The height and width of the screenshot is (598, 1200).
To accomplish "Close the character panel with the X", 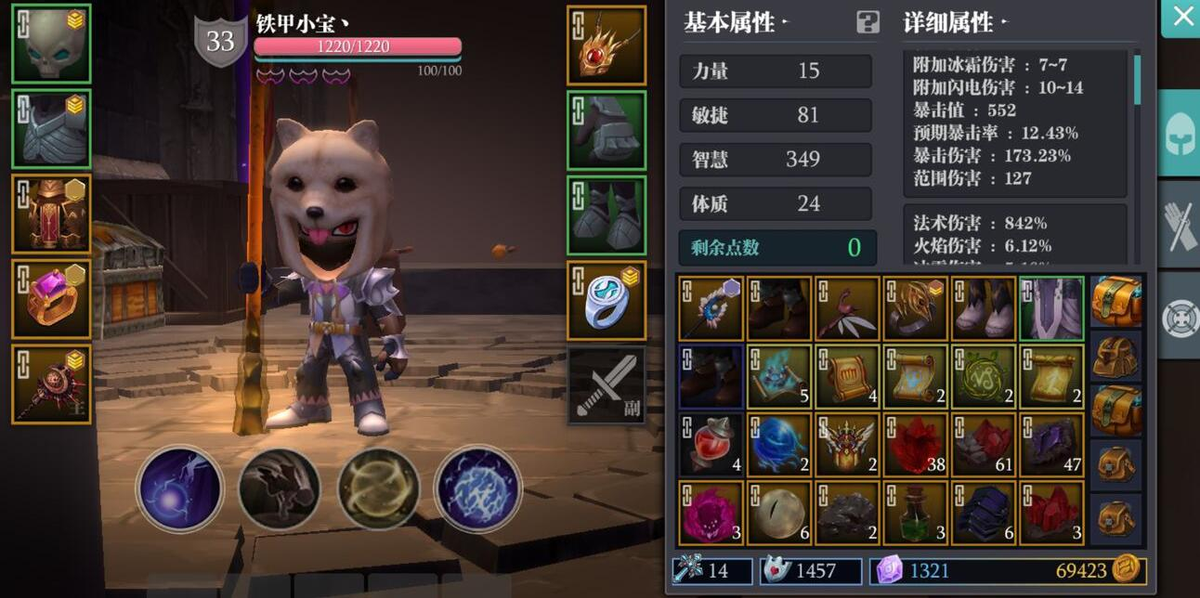I will pos(1180,18).
